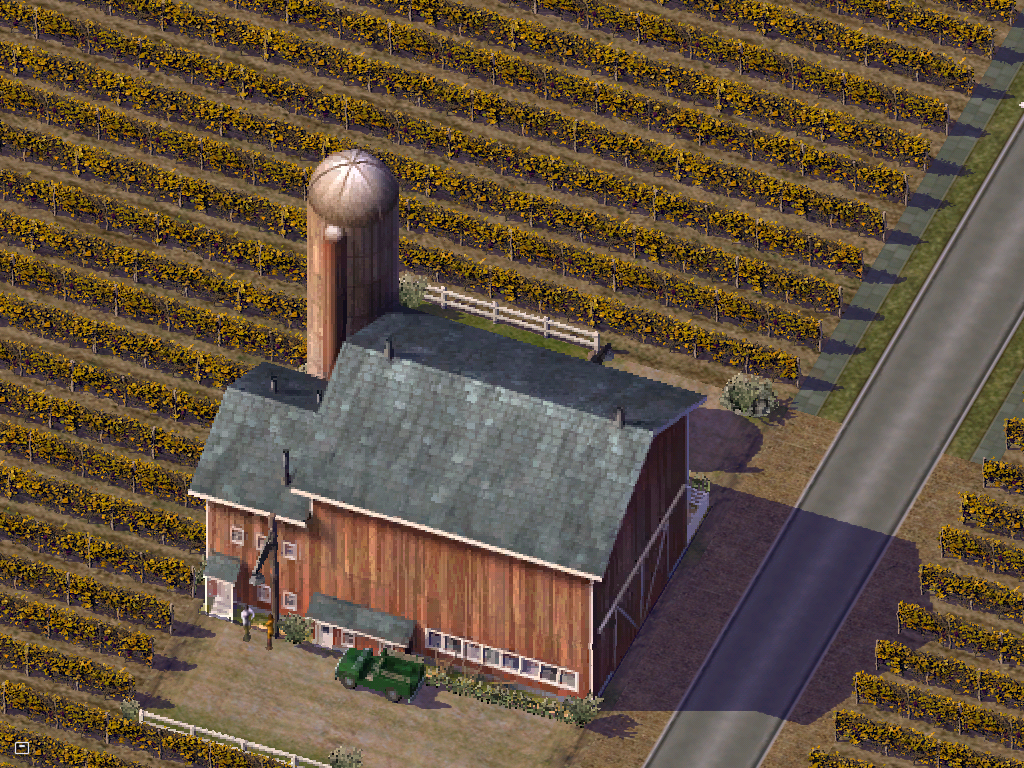
Task: Click the small white-outlined interface toggle icon
Action: click(x=22, y=747)
